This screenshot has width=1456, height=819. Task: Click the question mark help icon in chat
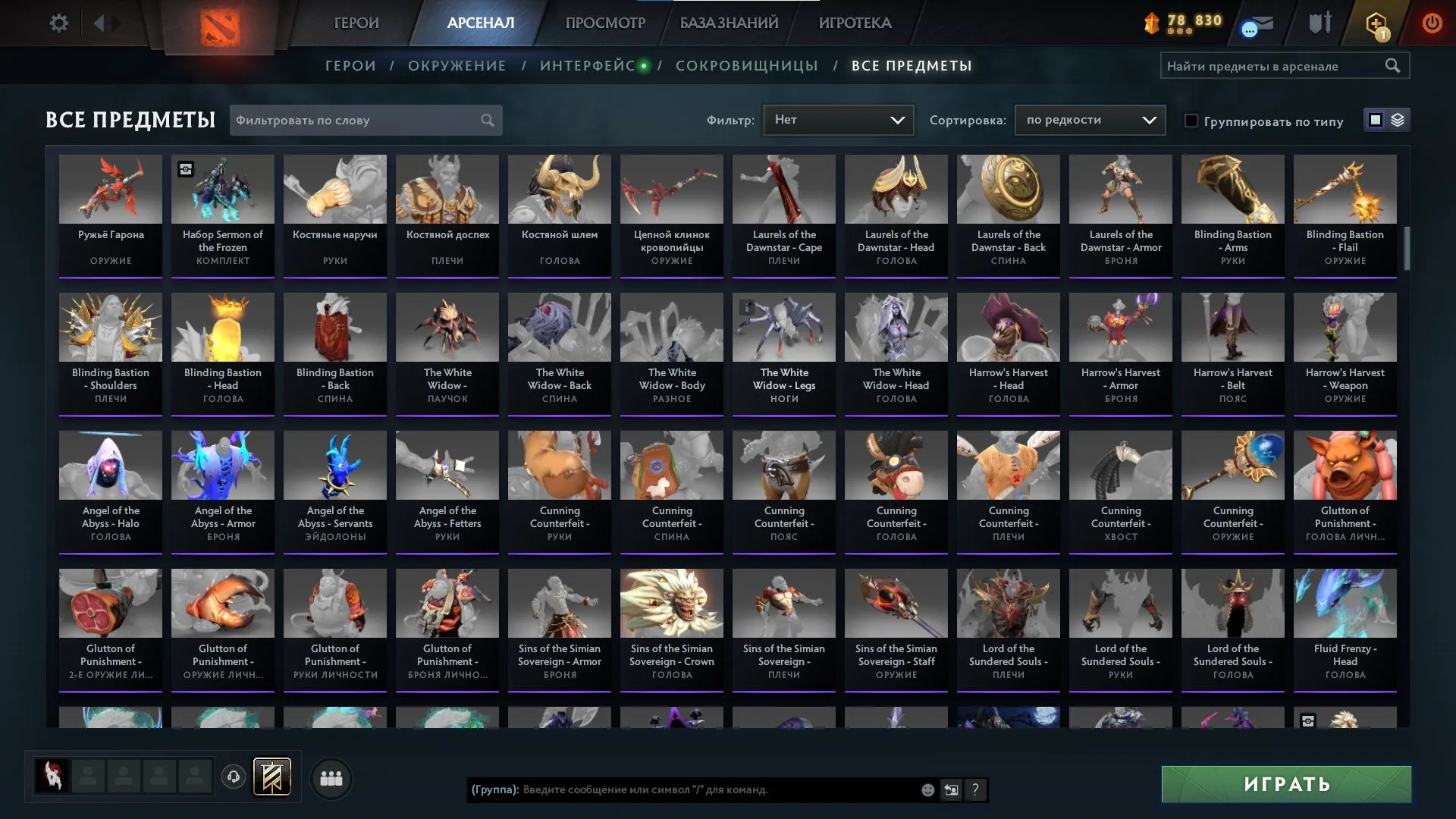975,790
